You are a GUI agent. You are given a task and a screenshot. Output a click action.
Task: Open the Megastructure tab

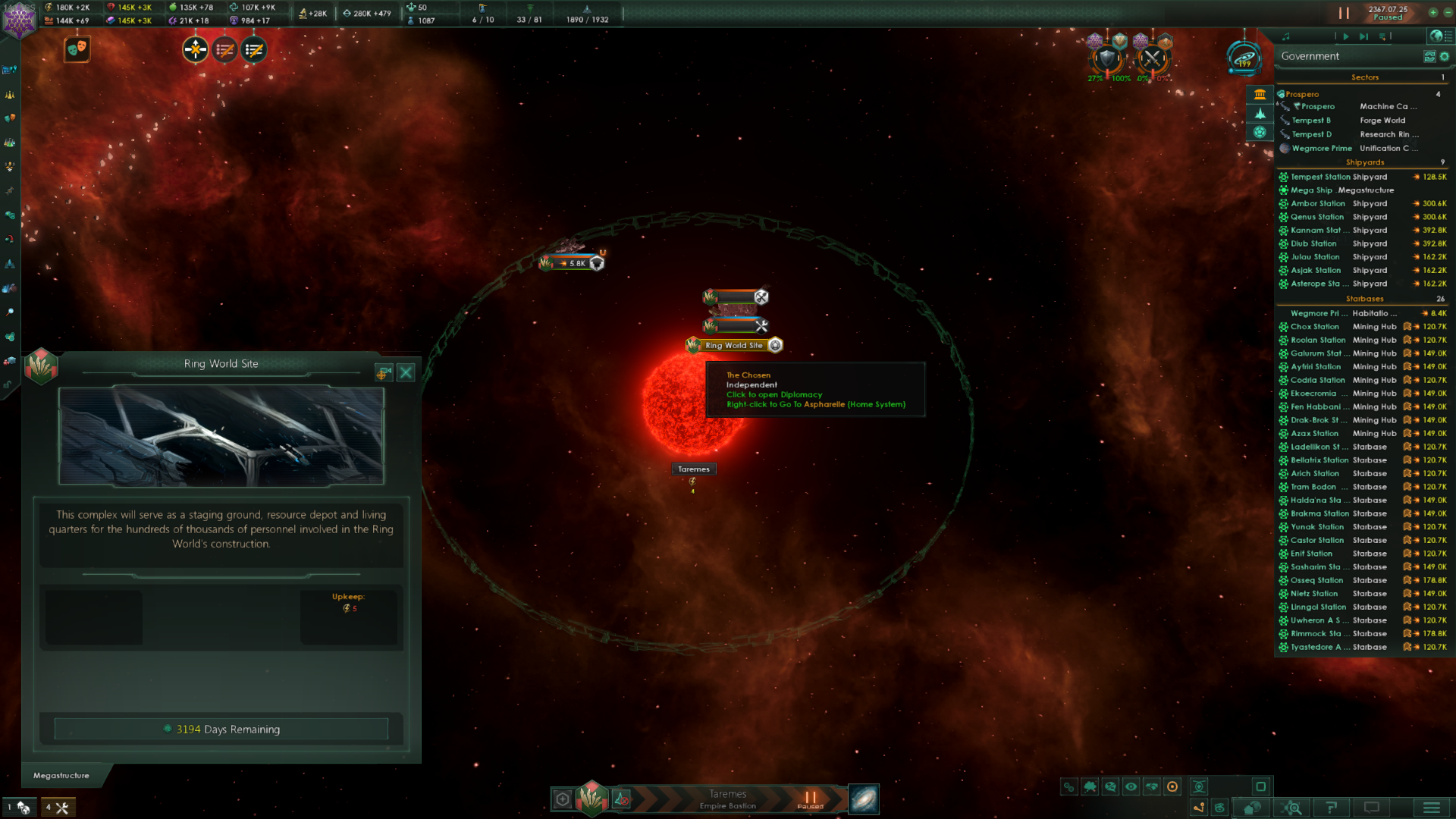click(61, 775)
